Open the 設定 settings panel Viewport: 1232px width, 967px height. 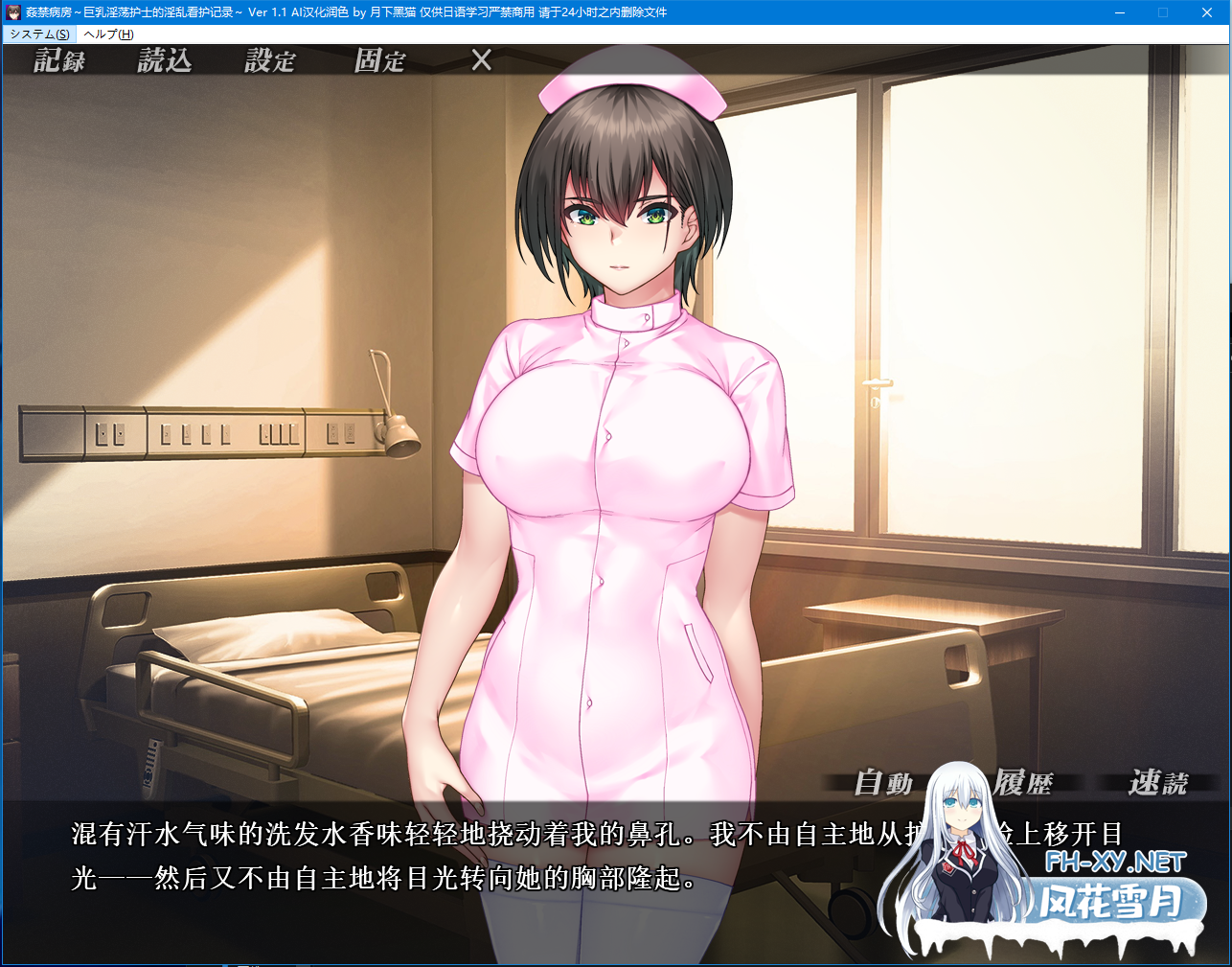click(x=269, y=61)
